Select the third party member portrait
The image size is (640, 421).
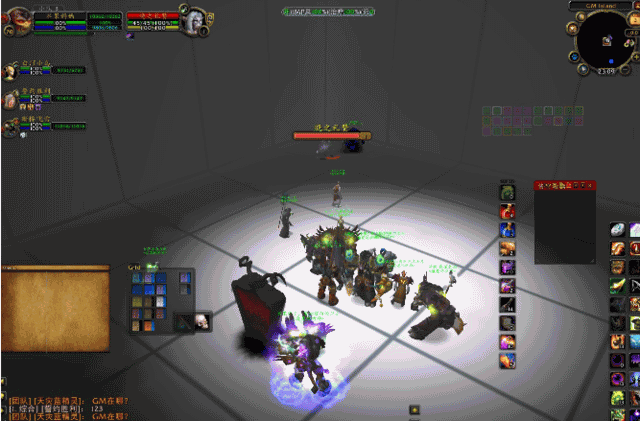(11, 123)
